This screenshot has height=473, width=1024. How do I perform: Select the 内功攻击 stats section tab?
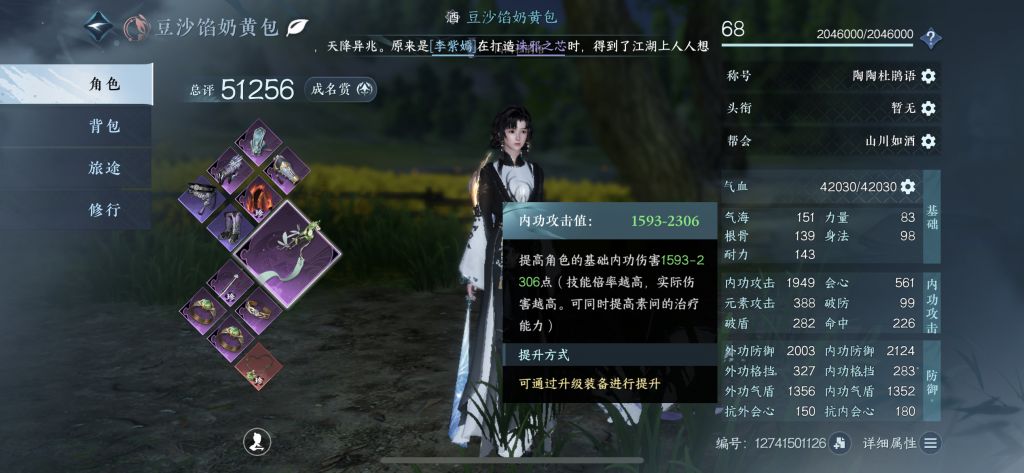click(932, 299)
